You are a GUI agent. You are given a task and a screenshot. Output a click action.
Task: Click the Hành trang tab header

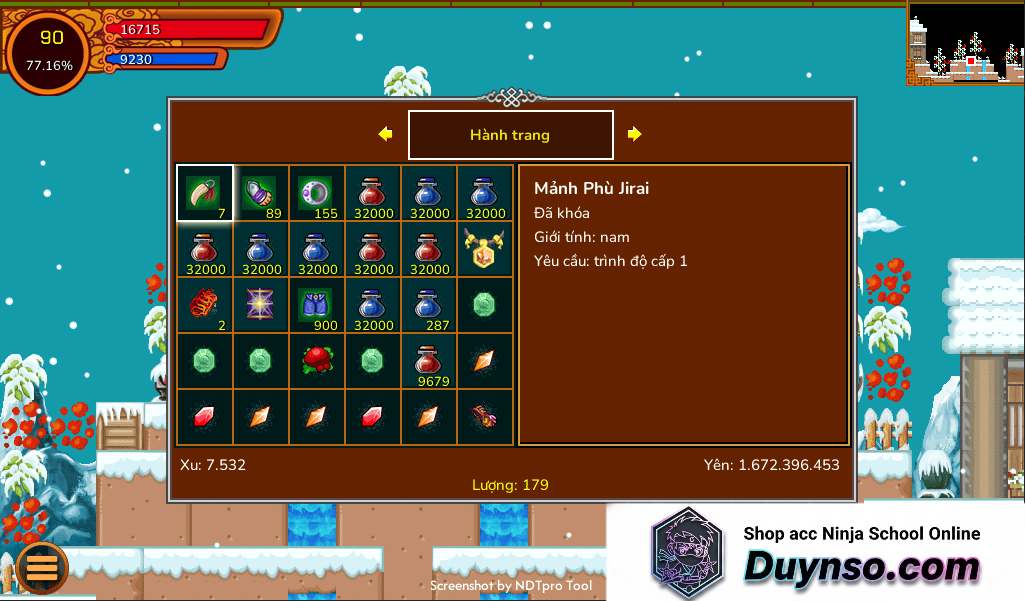click(510, 135)
